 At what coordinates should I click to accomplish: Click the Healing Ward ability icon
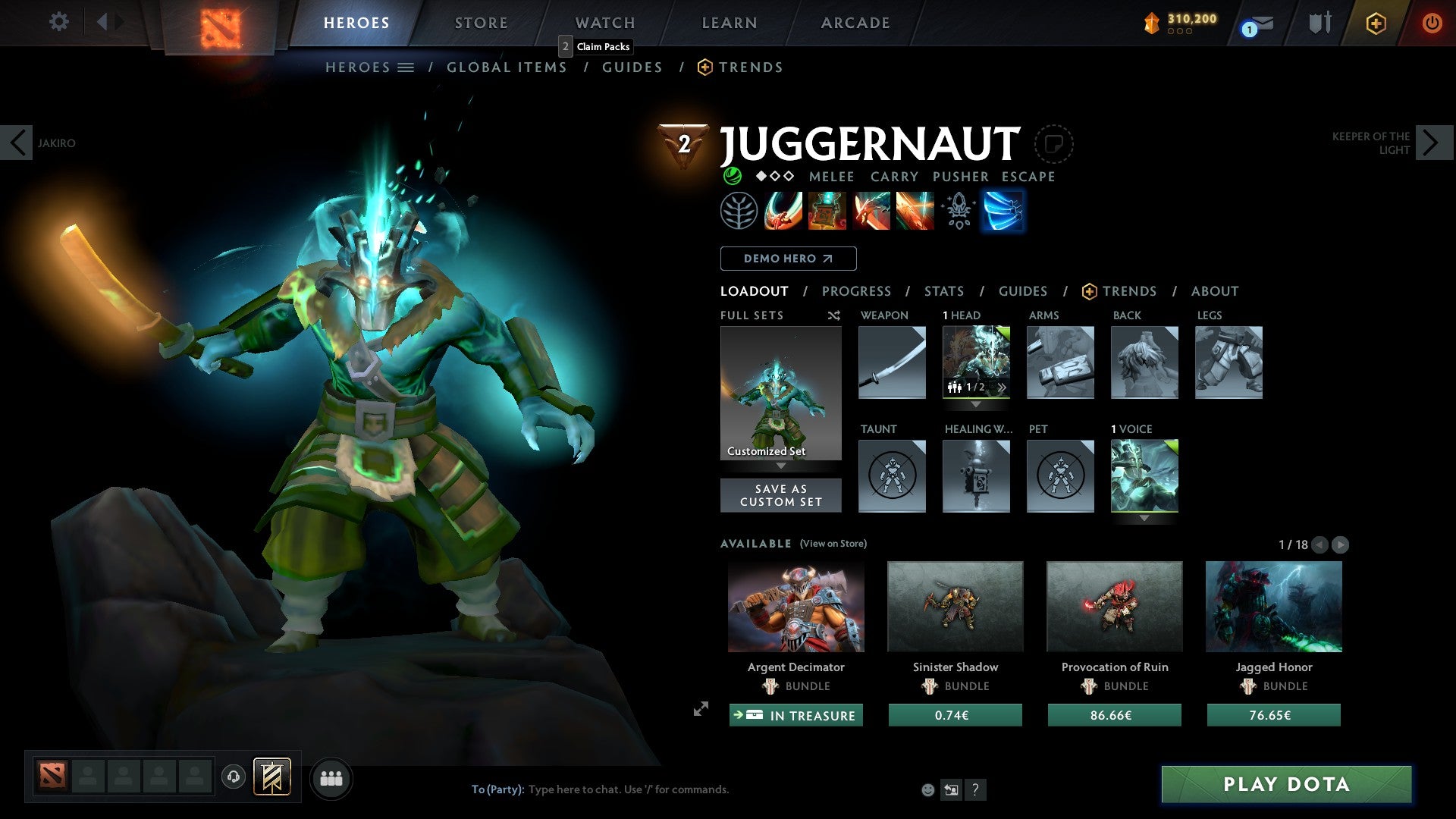coord(827,211)
